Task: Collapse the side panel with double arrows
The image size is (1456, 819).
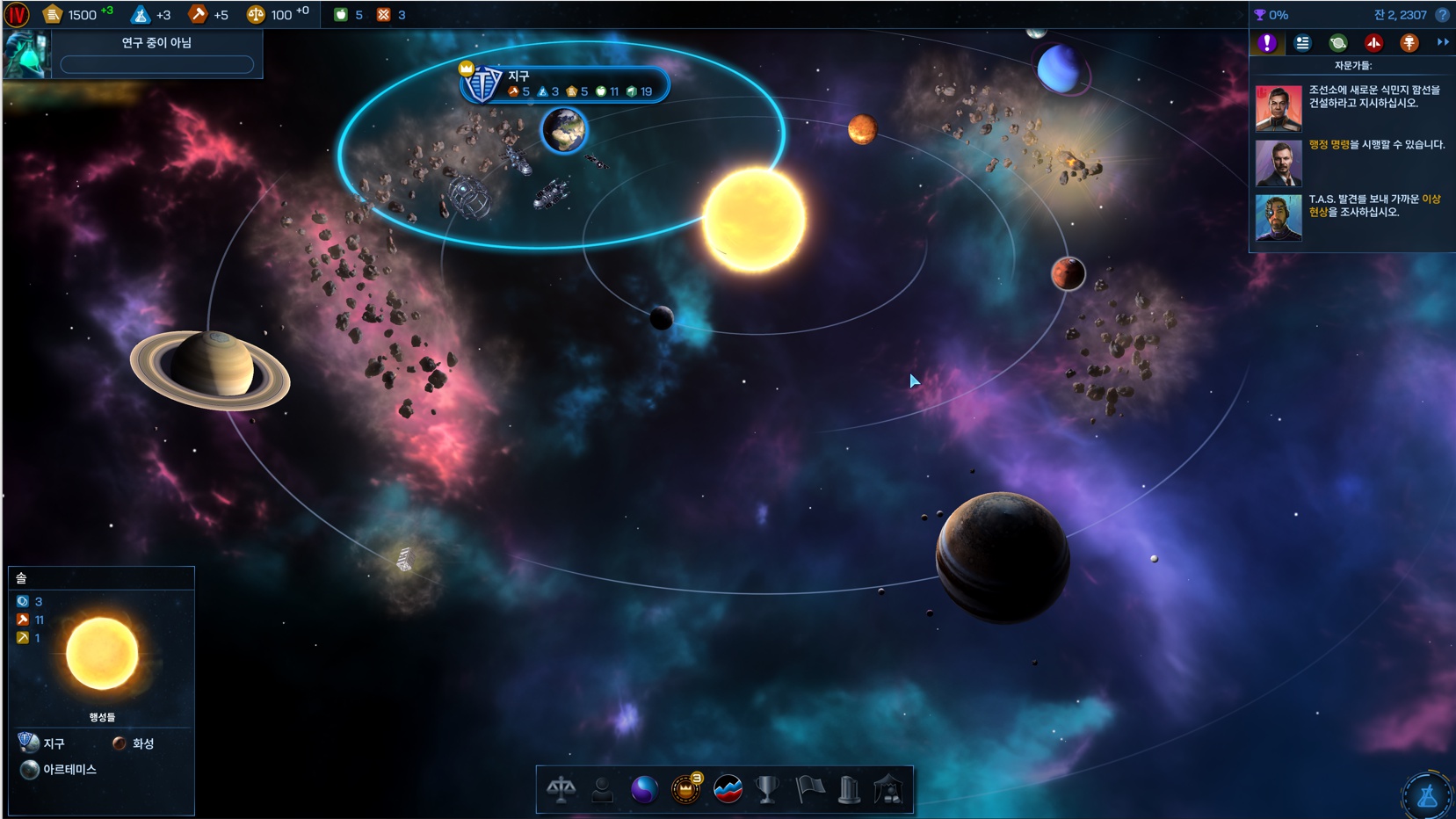Action: pyautogui.click(x=1442, y=42)
